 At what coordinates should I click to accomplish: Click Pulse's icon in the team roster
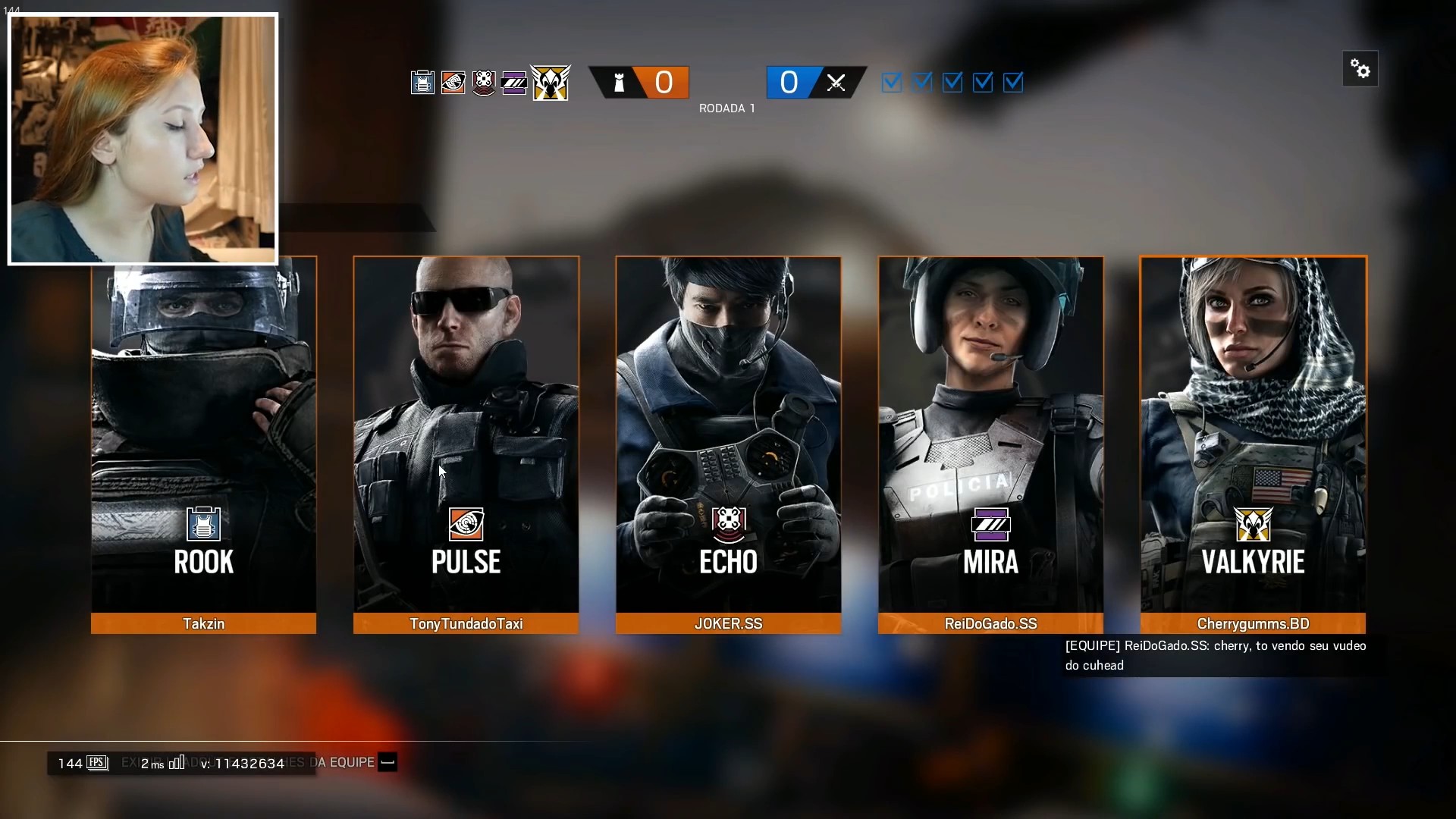coord(453,82)
